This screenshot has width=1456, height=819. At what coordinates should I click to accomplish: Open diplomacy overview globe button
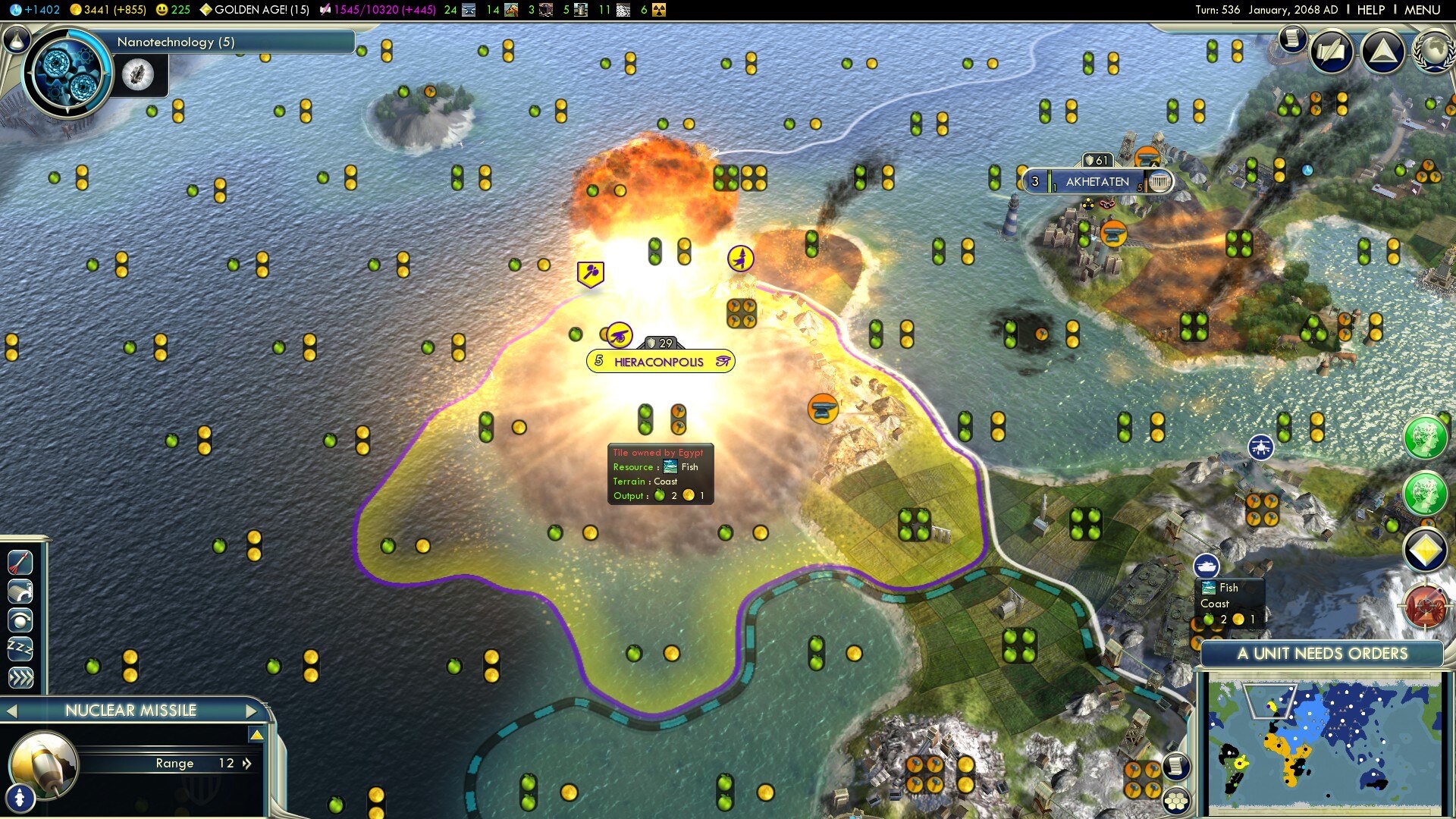1432,52
